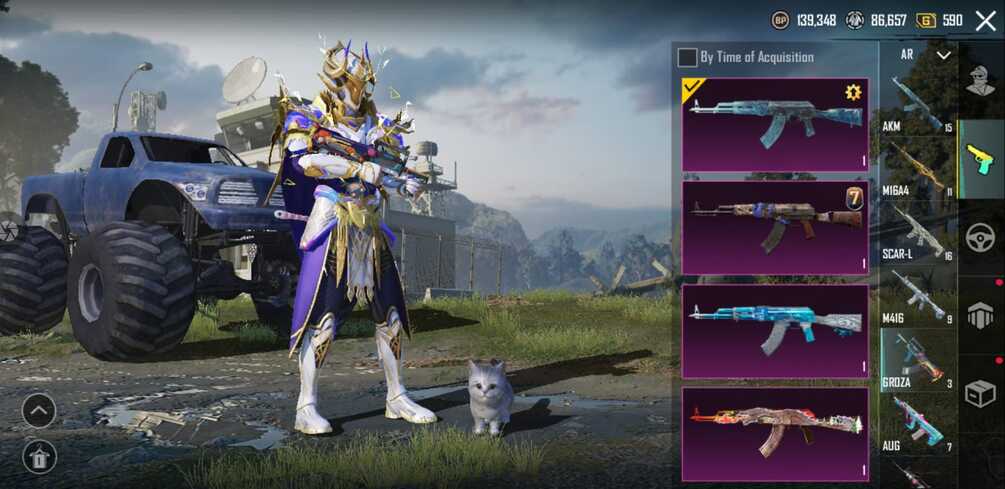
Task: Choose the brown wooden AK skin with level 7 badge
Action: click(x=775, y=227)
